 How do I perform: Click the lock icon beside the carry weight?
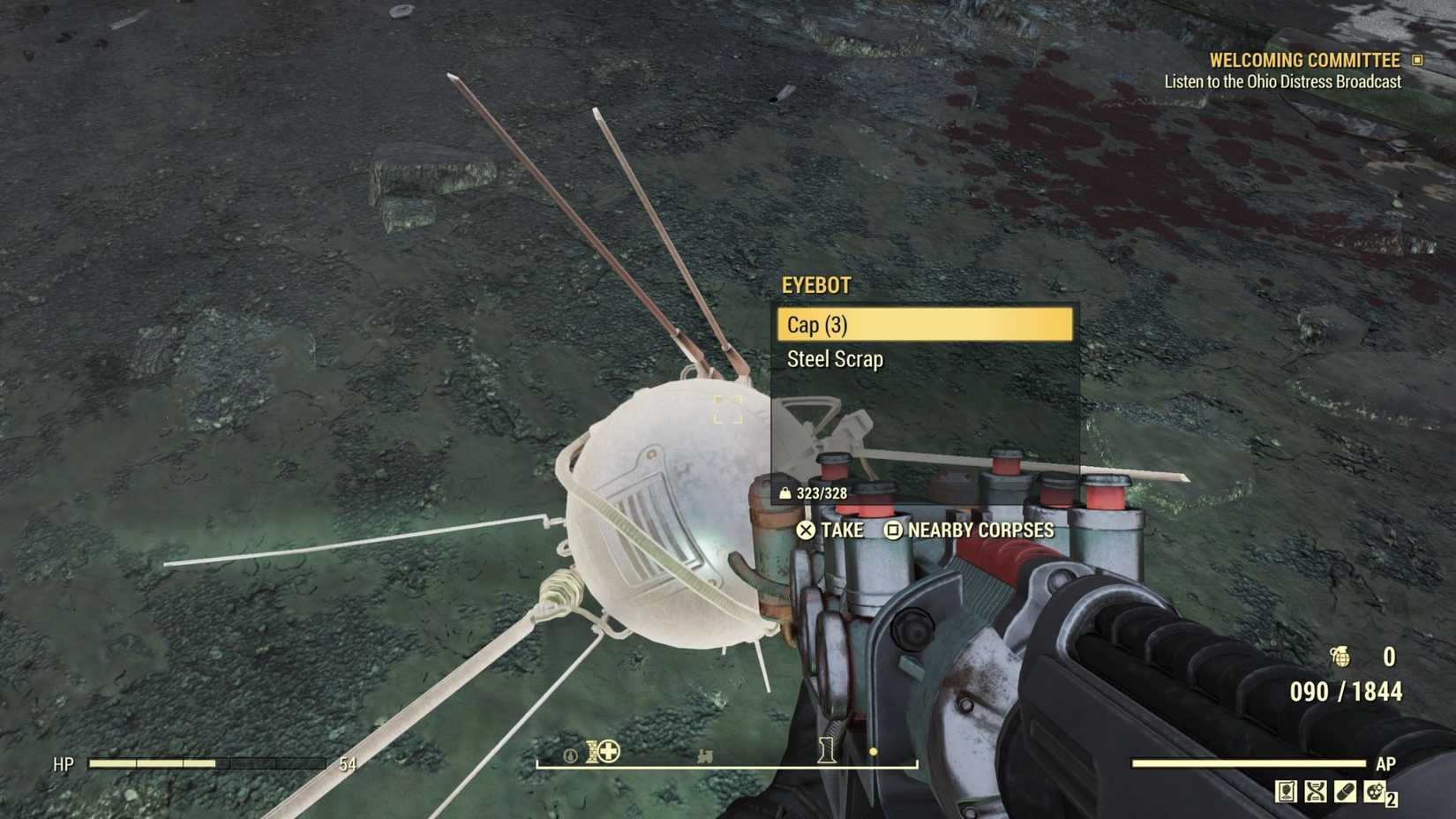click(x=786, y=493)
